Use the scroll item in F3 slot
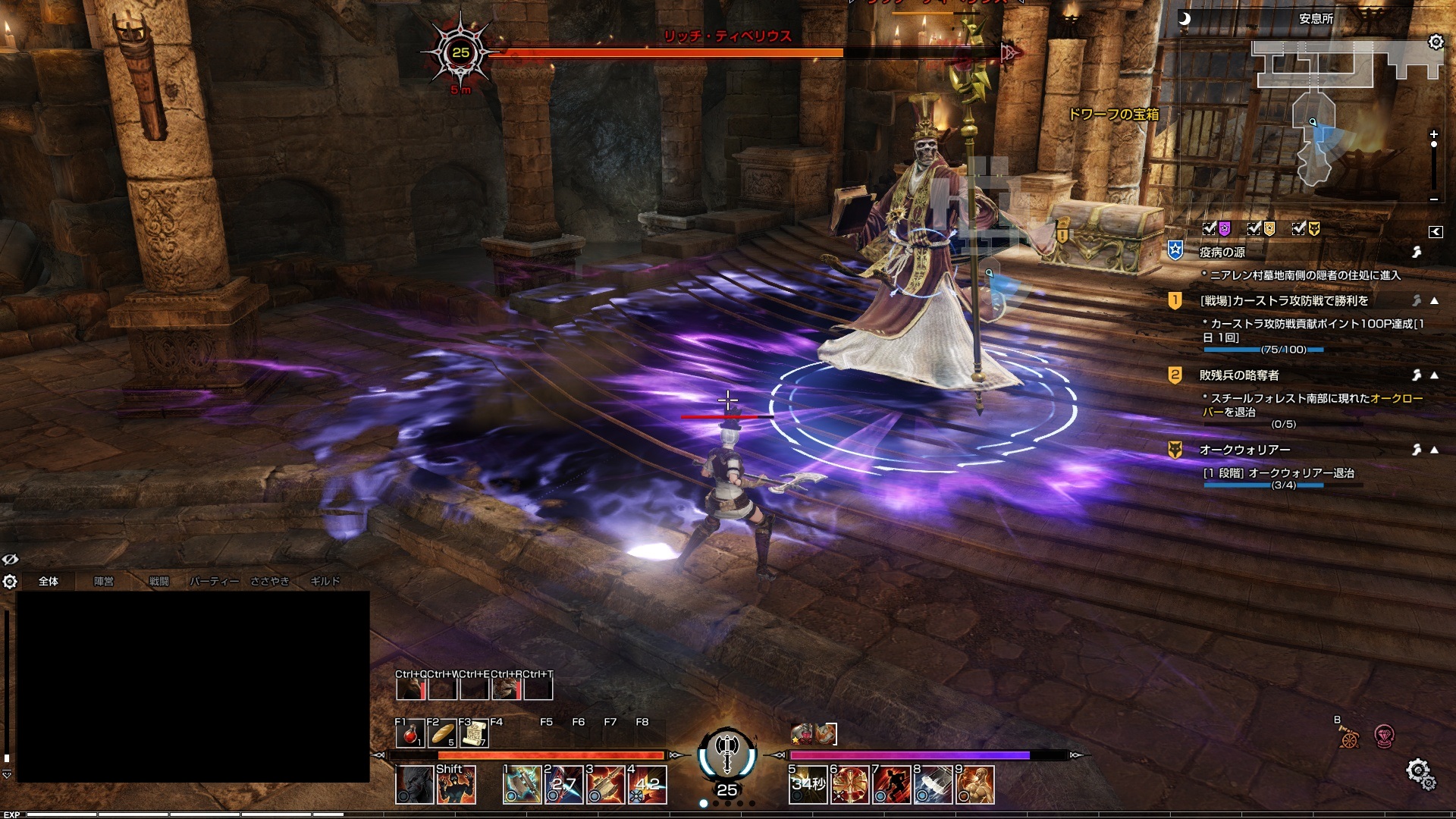 click(x=474, y=734)
